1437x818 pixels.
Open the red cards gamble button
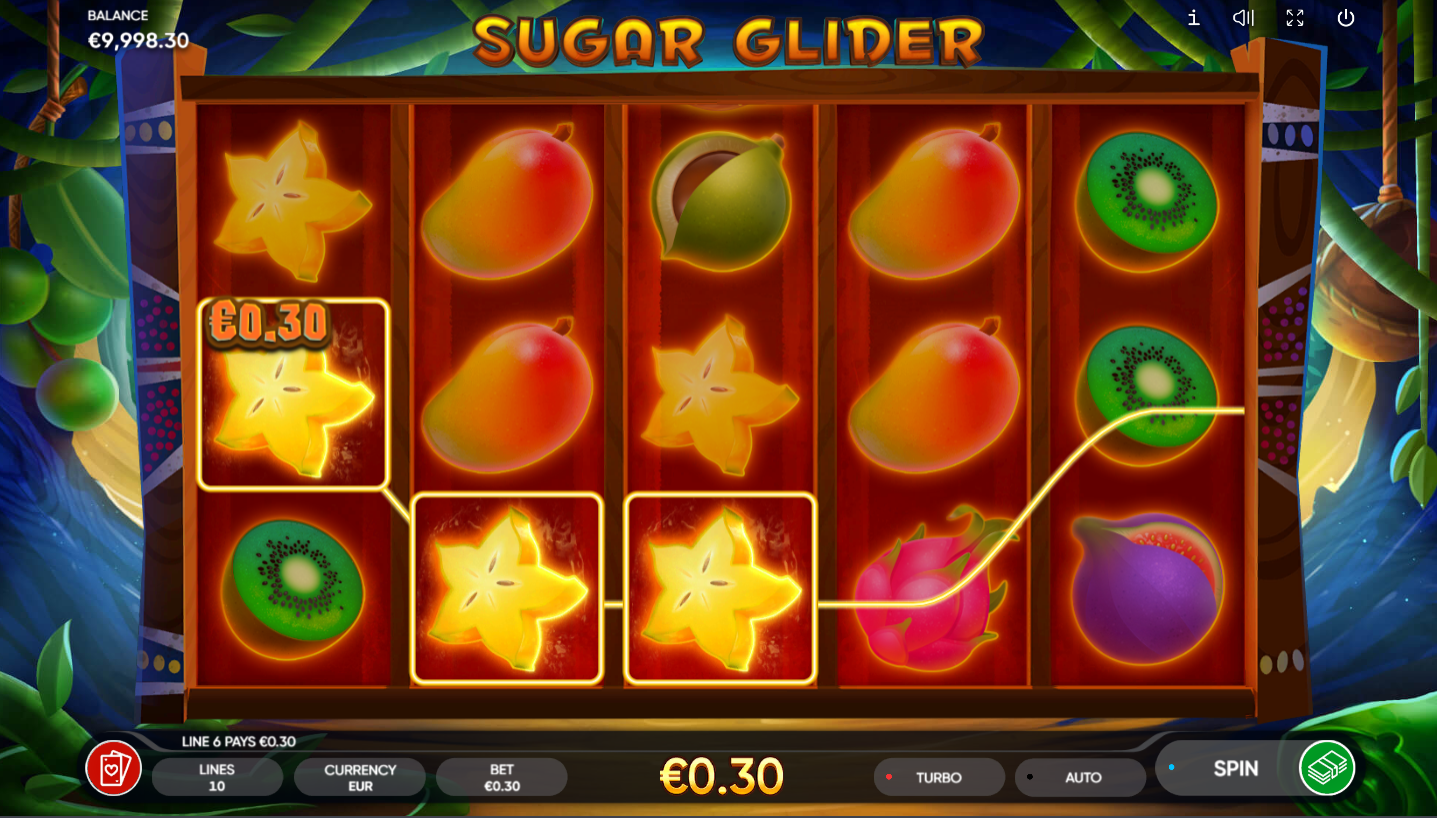click(113, 768)
